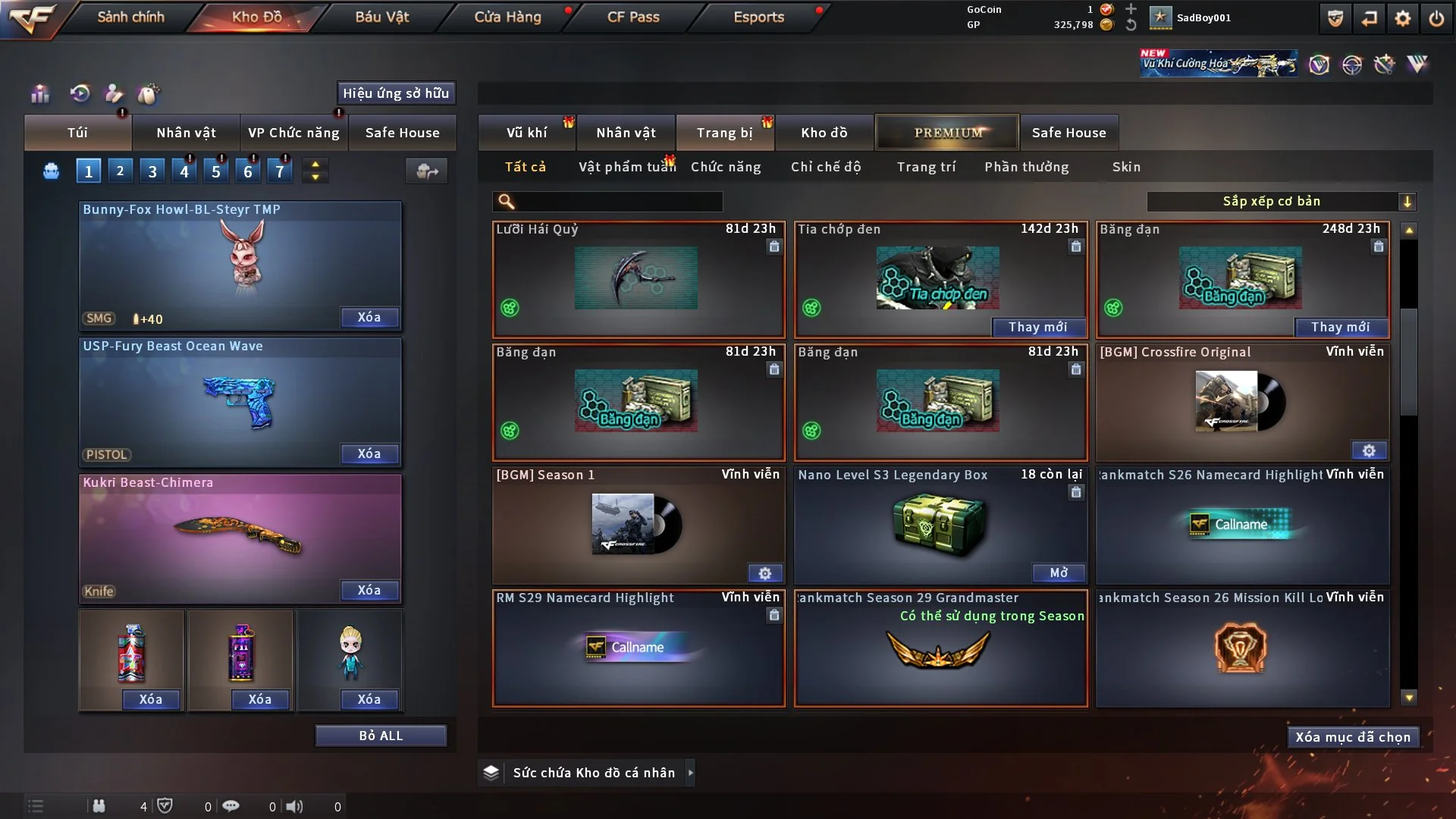Renew the Tia chớp đen item with Thay mới

[x=1037, y=327]
